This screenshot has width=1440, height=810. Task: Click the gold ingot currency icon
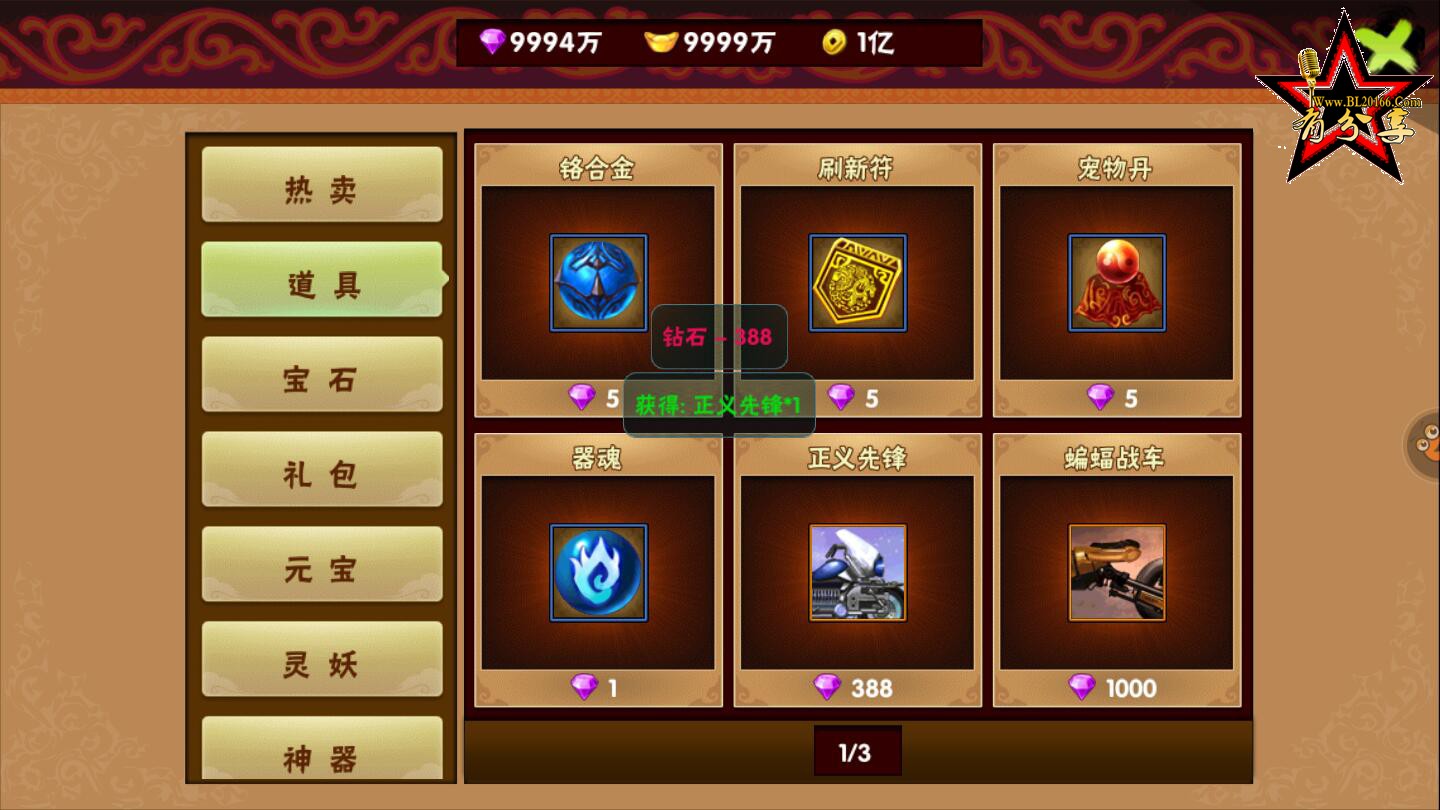click(x=660, y=42)
